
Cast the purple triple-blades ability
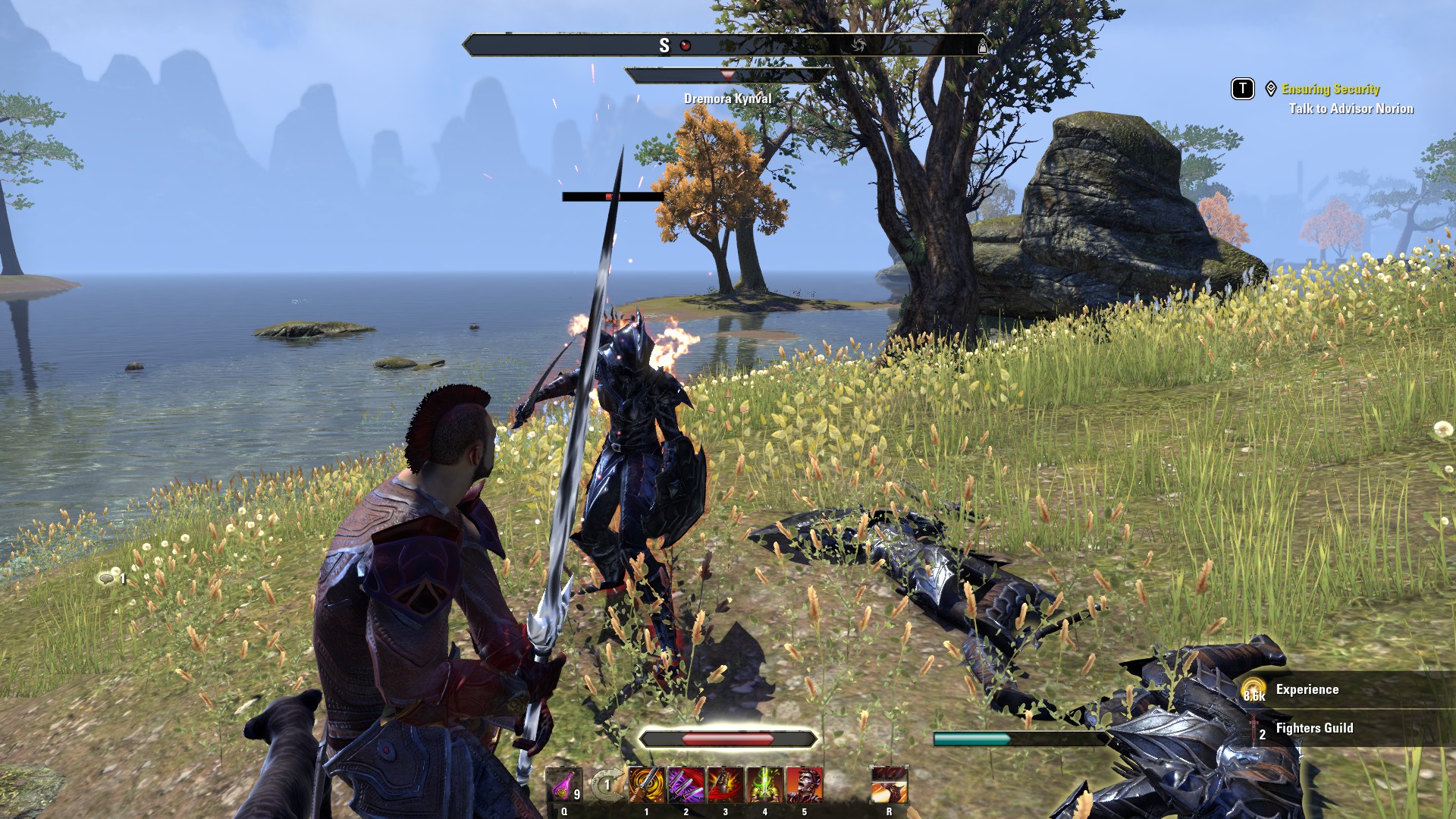[686, 785]
